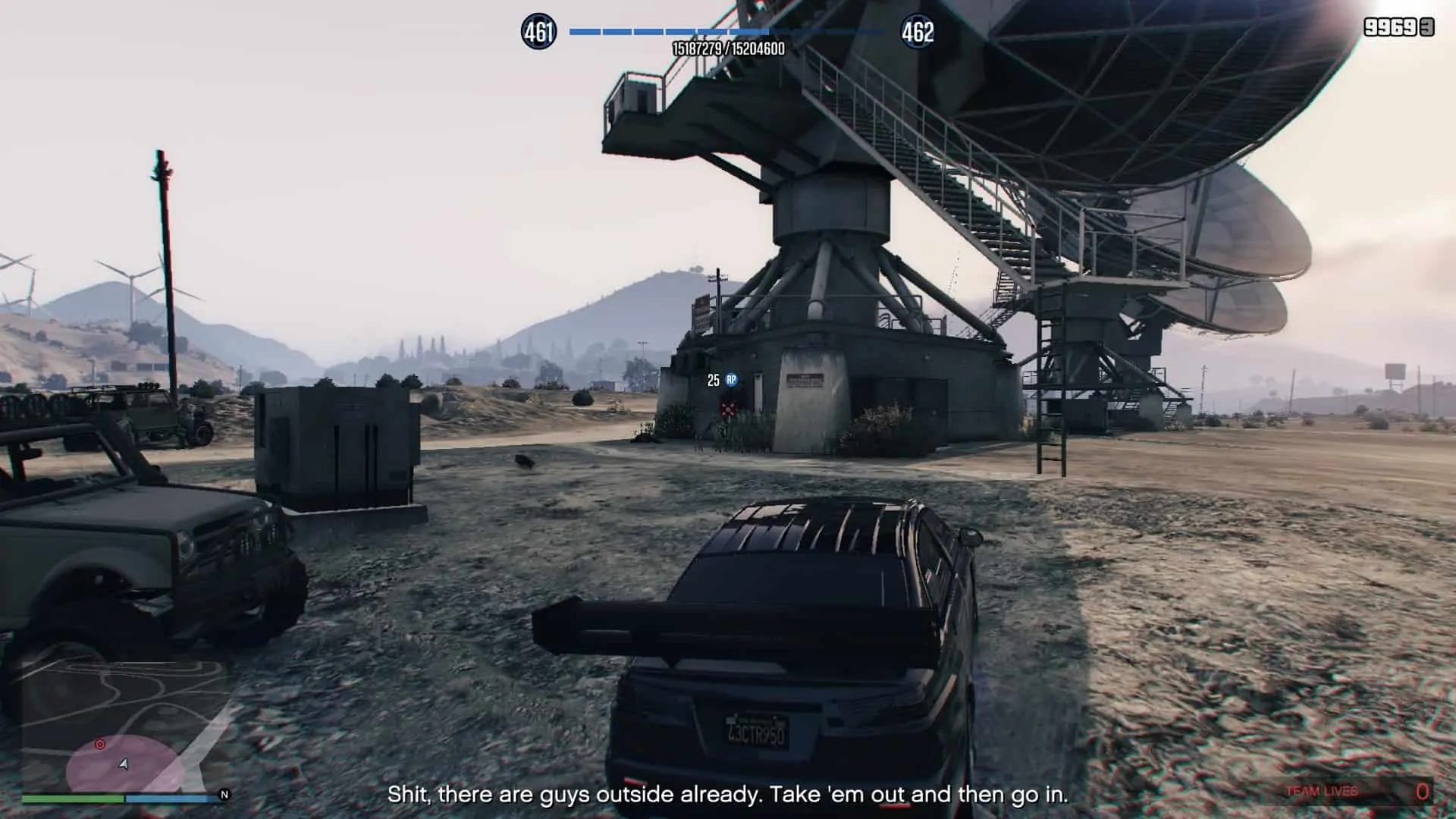The width and height of the screenshot is (1456, 819).
Task: Click the rank 461 badge icon
Action: tap(540, 30)
